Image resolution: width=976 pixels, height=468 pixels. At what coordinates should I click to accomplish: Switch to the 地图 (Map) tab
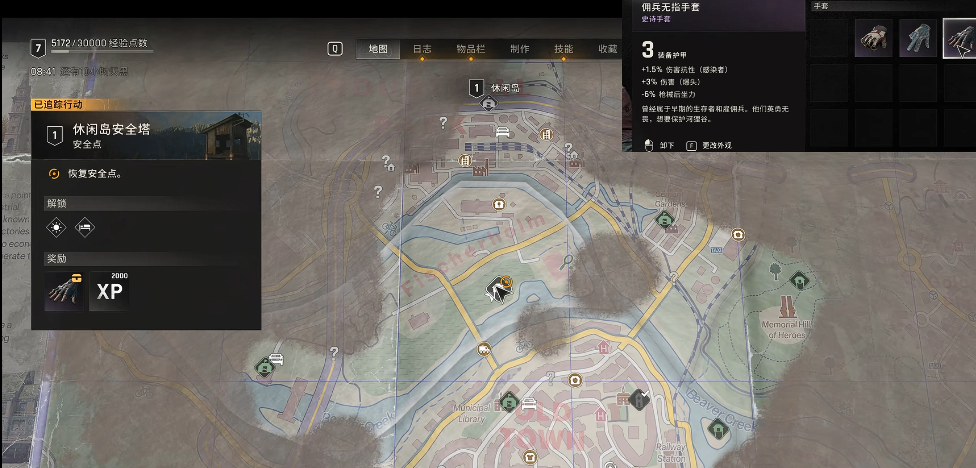tap(378, 48)
